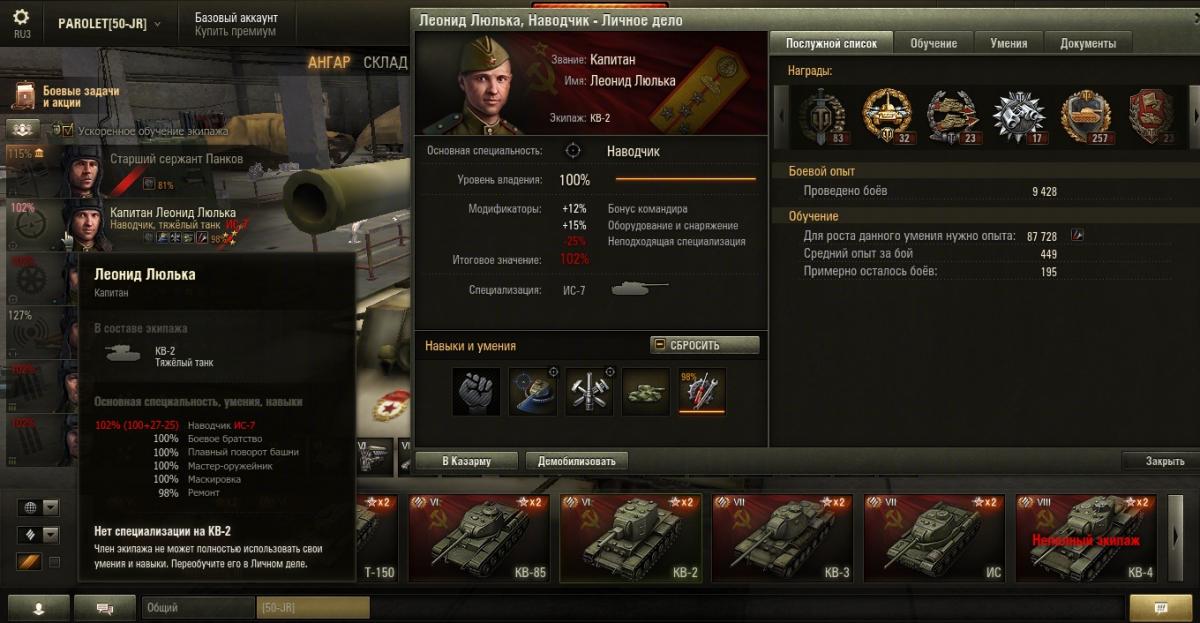Image resolution: width=1200 pixels, height=623 pixels.
Task: Pick the КВ-4 tank tile
Action: pyautogui.click(x=1086, y=537)
